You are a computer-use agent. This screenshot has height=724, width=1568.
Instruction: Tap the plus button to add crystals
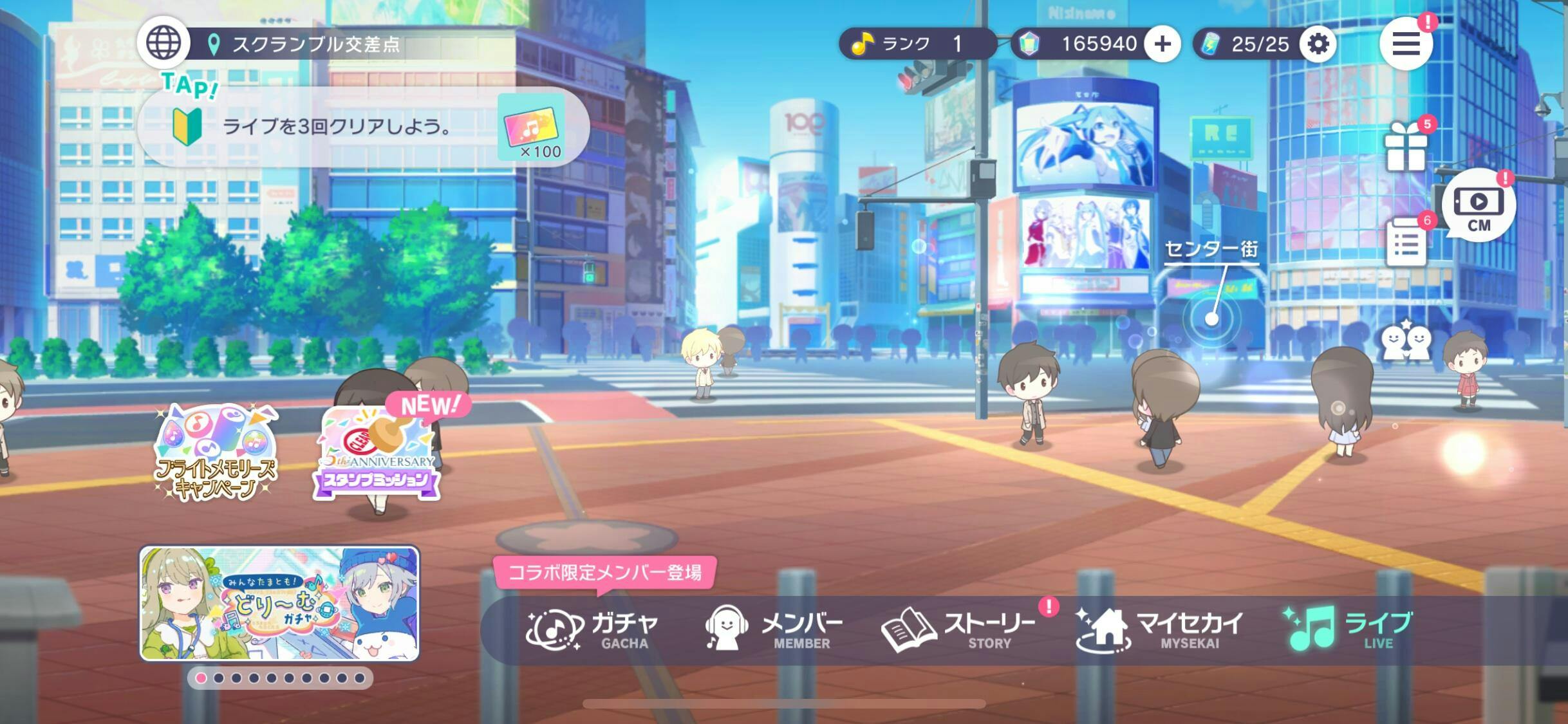click(1162, 44)
